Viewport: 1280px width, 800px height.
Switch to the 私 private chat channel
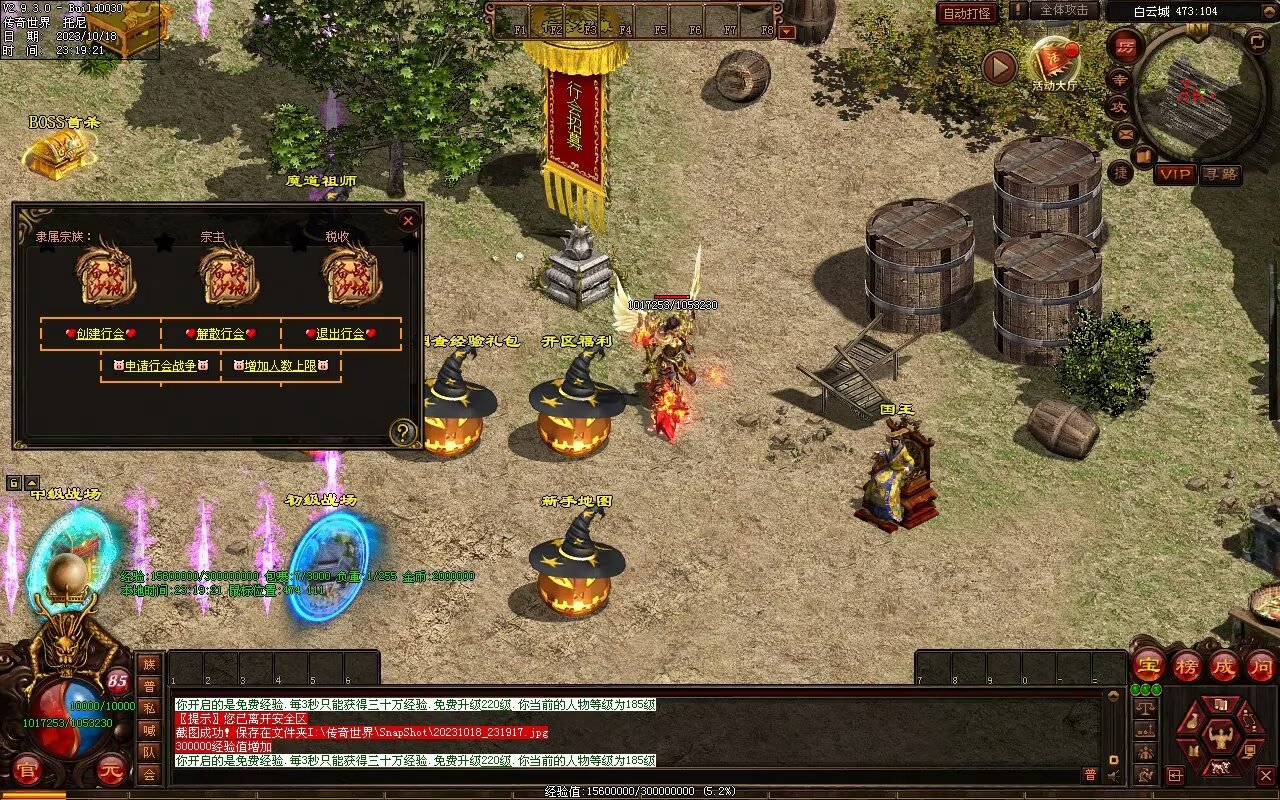click(149, 708)
